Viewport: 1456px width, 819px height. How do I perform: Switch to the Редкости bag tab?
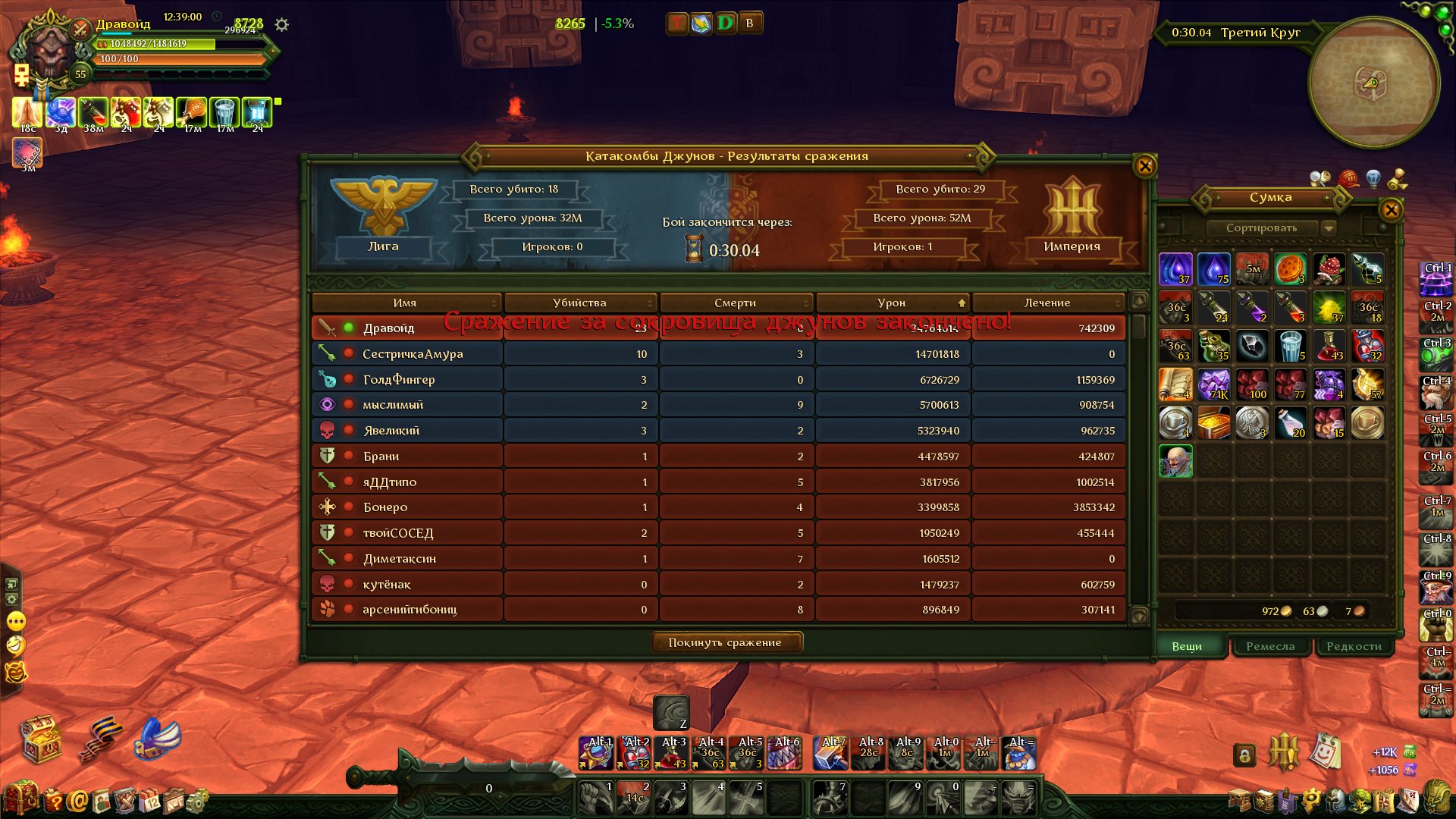point(1354,646)
